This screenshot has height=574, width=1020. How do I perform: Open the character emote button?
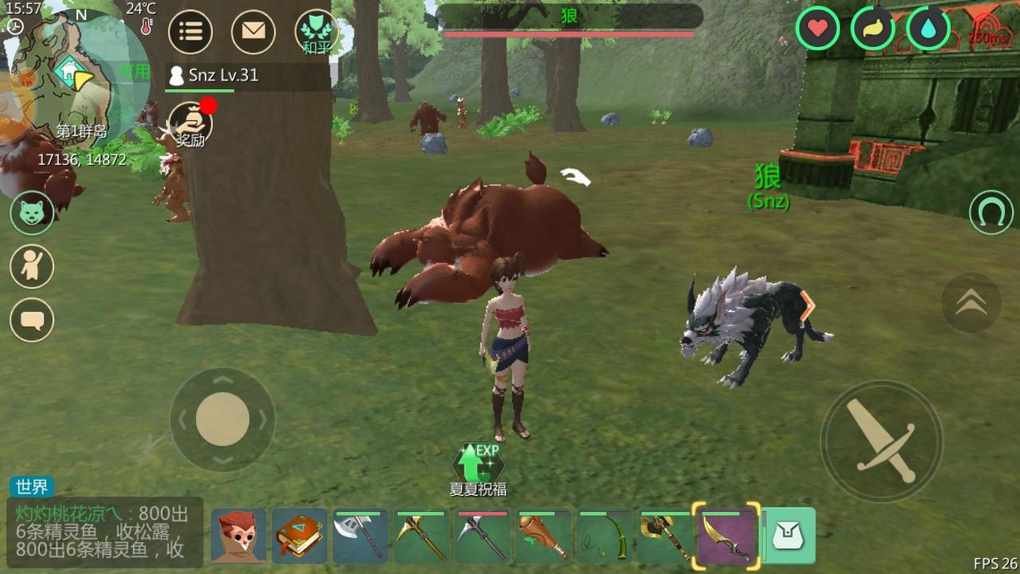(32, 266)
